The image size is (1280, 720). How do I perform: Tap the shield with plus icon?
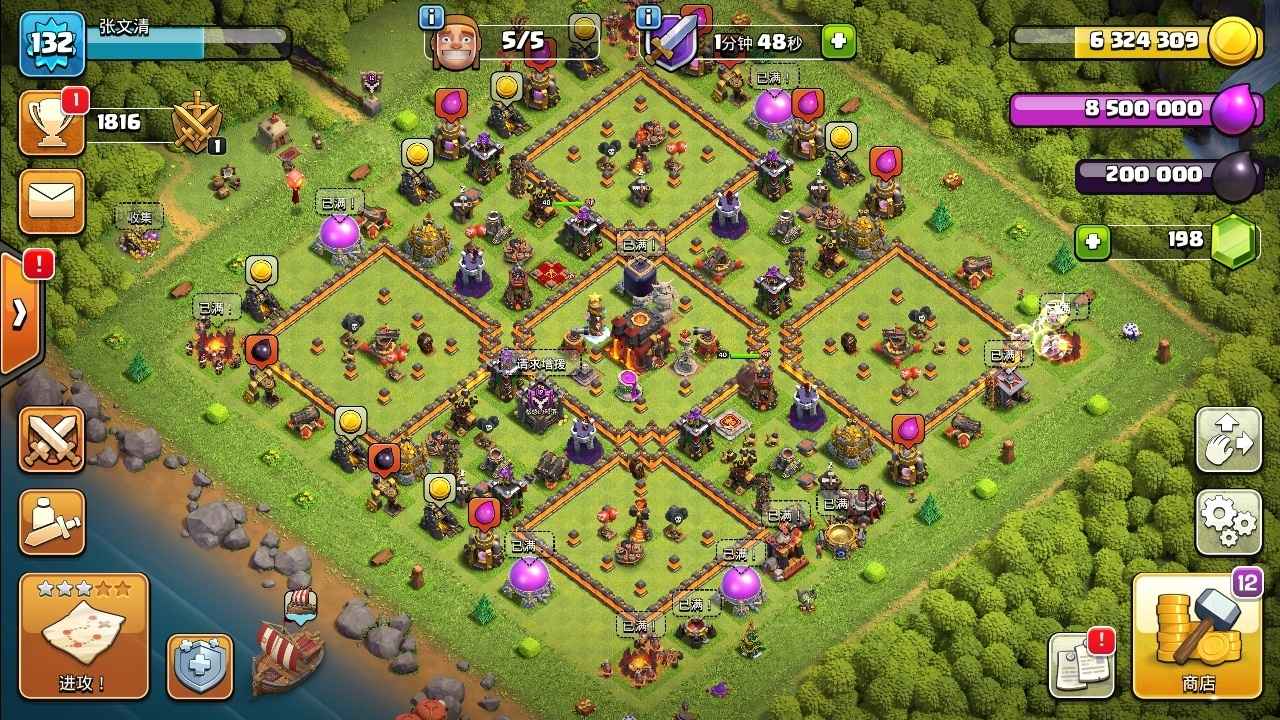(x=199, y=666)
